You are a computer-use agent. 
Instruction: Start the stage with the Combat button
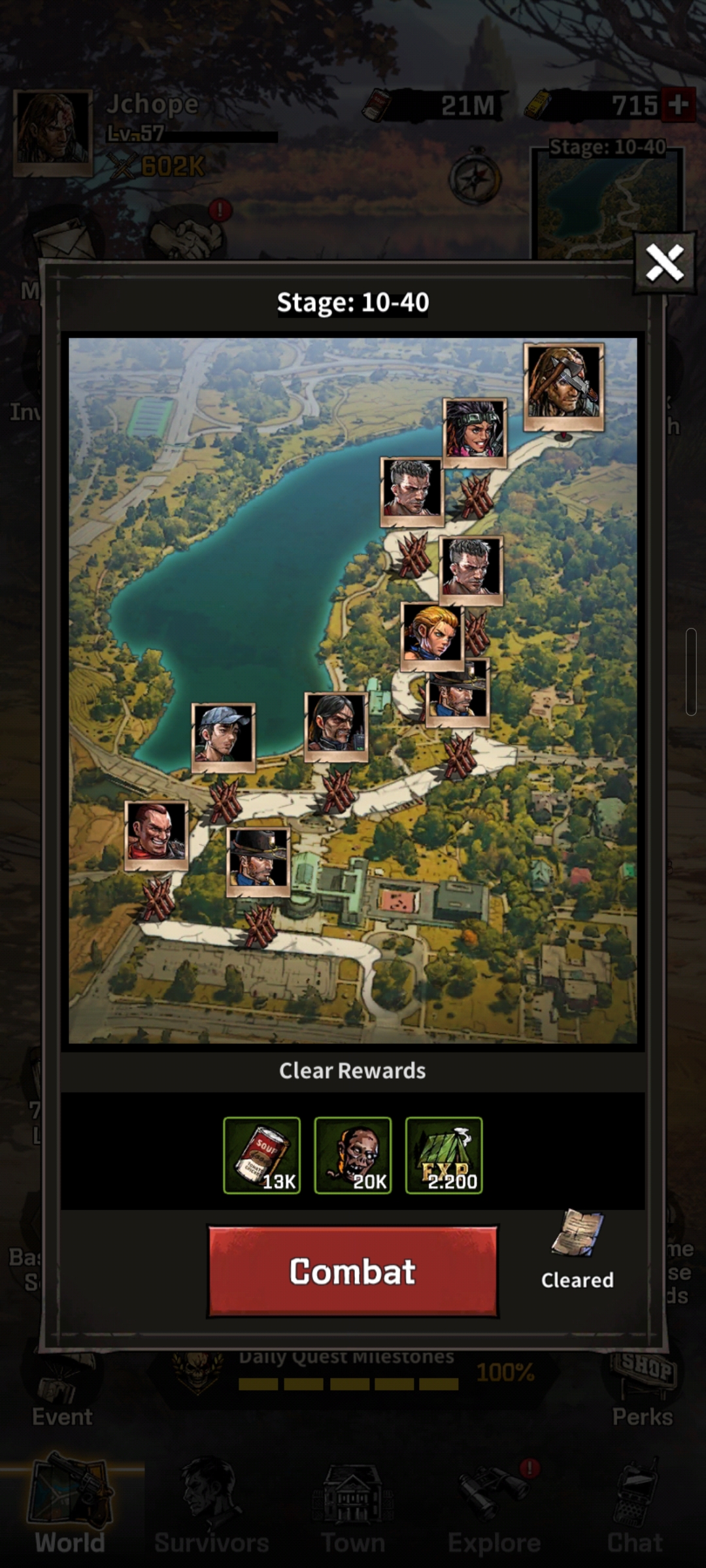(x=352, y=1271)
